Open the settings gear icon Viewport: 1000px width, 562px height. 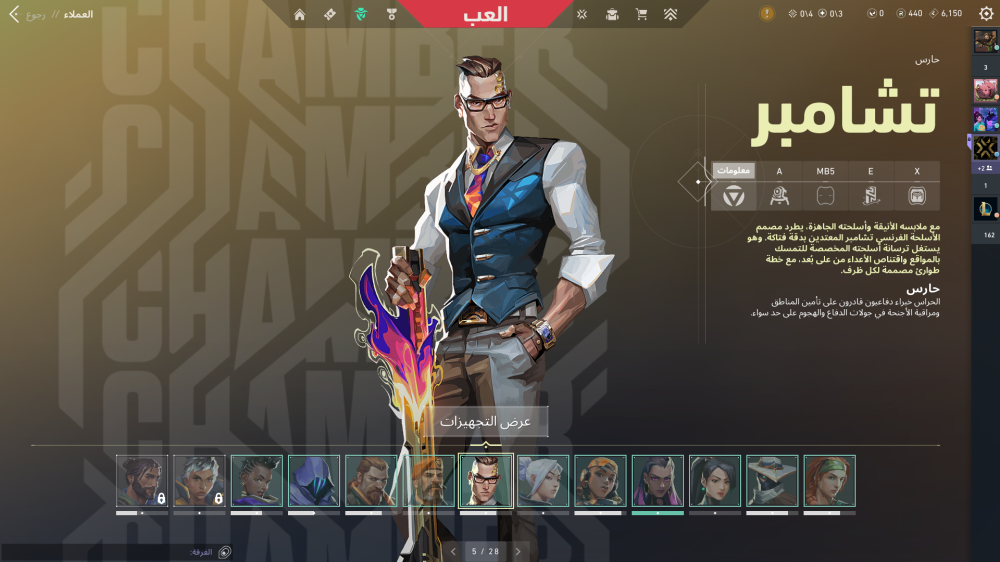point(986,14)
